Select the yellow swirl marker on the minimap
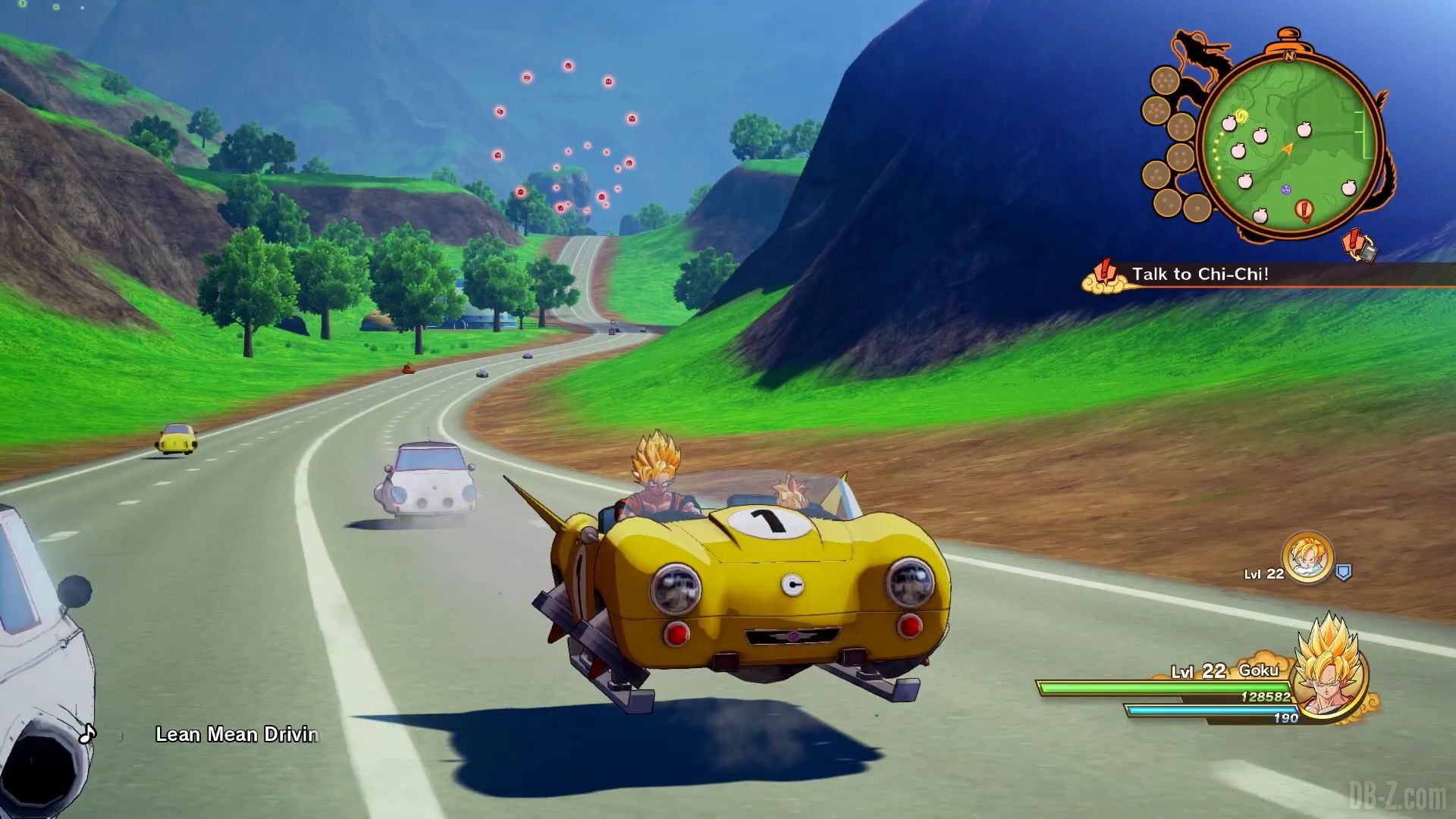Screen dimensions: 1456x819 (1242, 116)
